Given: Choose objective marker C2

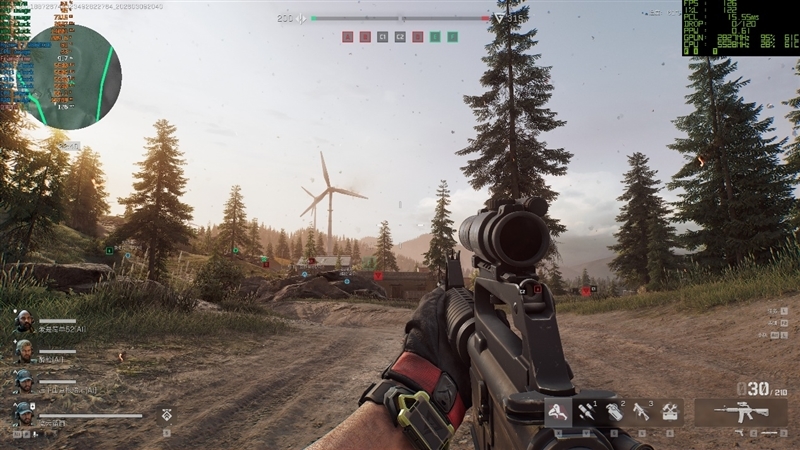Looking at the screenshot, I should (400, 37).
